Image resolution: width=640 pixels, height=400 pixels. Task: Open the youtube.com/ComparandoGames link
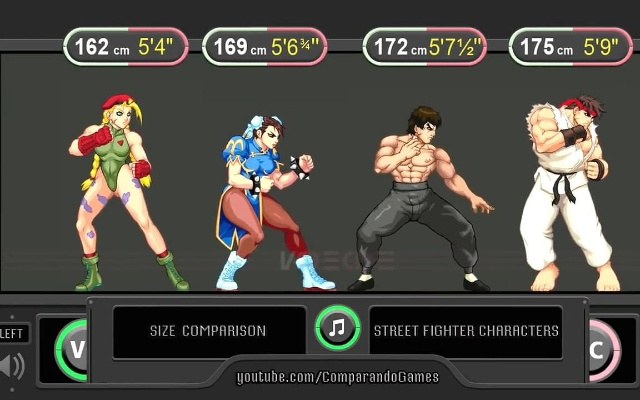click(x=337, y=377)
